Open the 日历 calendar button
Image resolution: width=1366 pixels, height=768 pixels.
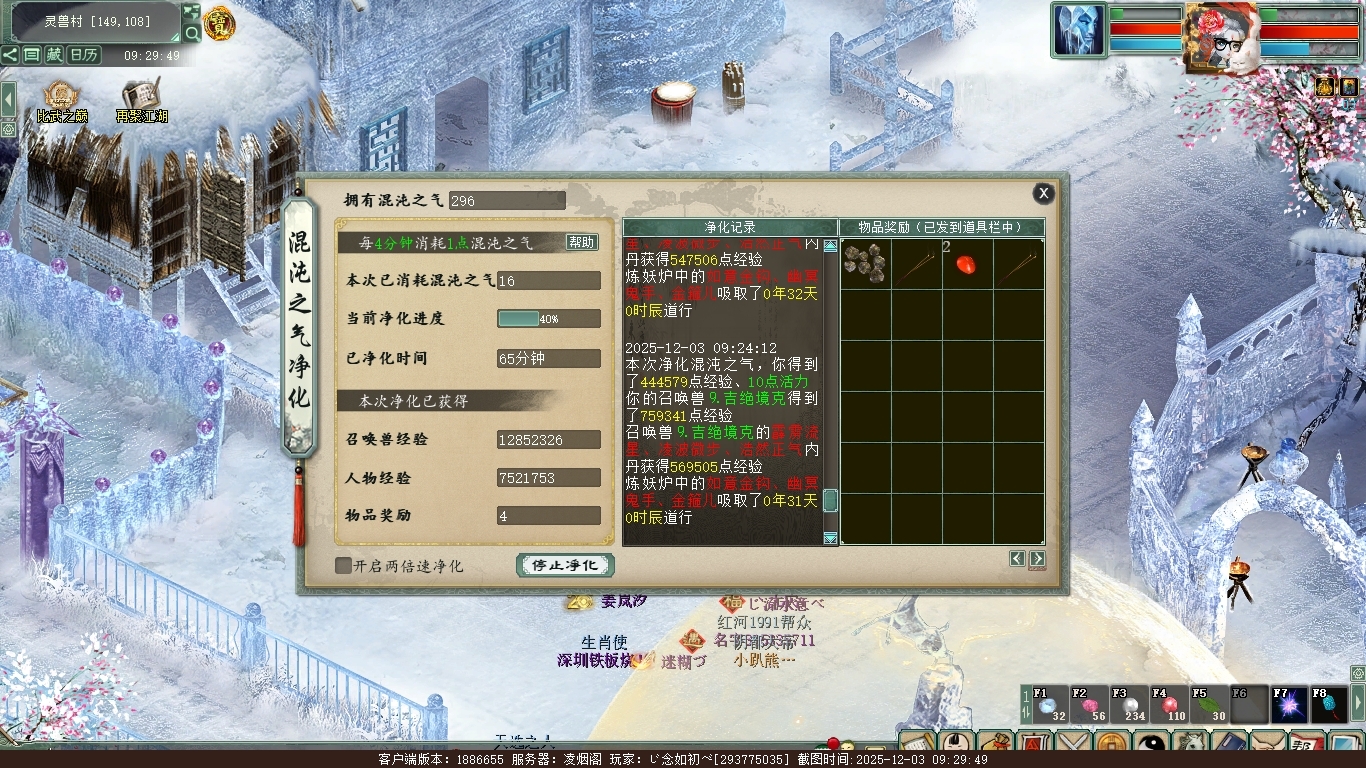84,55
